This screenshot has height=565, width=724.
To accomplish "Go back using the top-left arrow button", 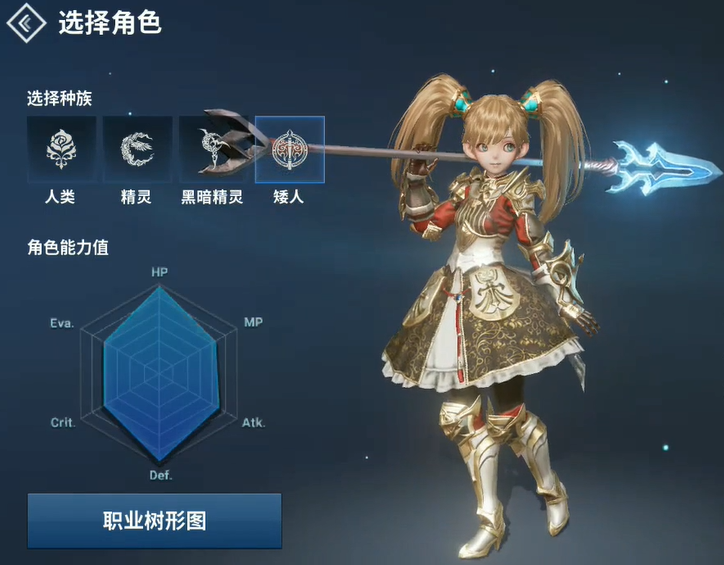I will (x=27, y=21).
